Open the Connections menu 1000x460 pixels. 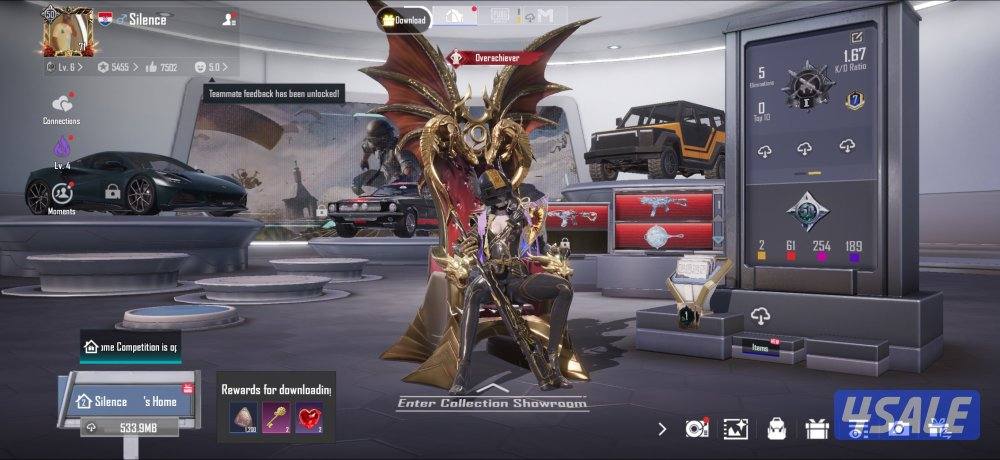(62, 108)
